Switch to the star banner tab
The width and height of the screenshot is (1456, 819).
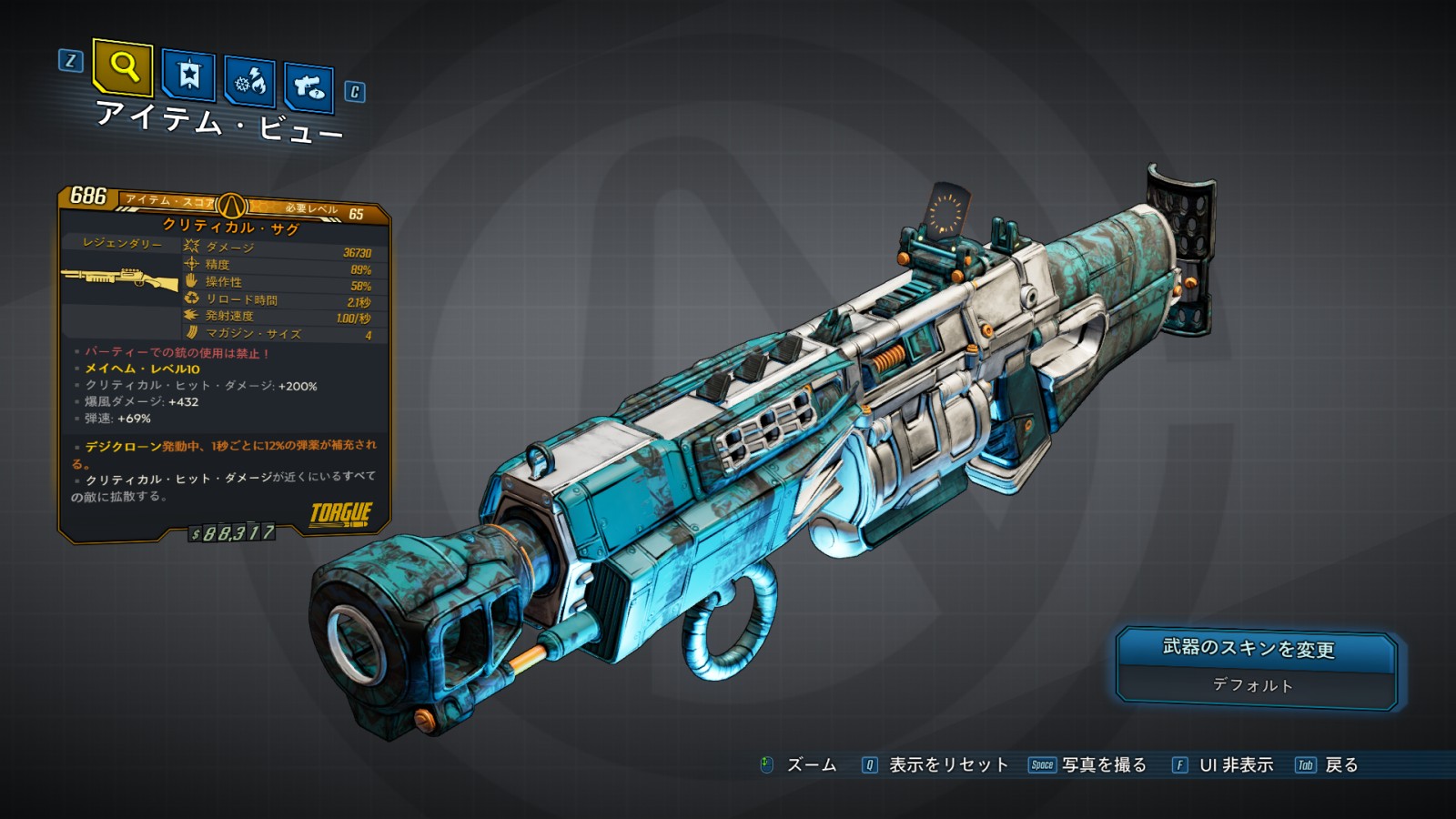[x=188, y=75]
